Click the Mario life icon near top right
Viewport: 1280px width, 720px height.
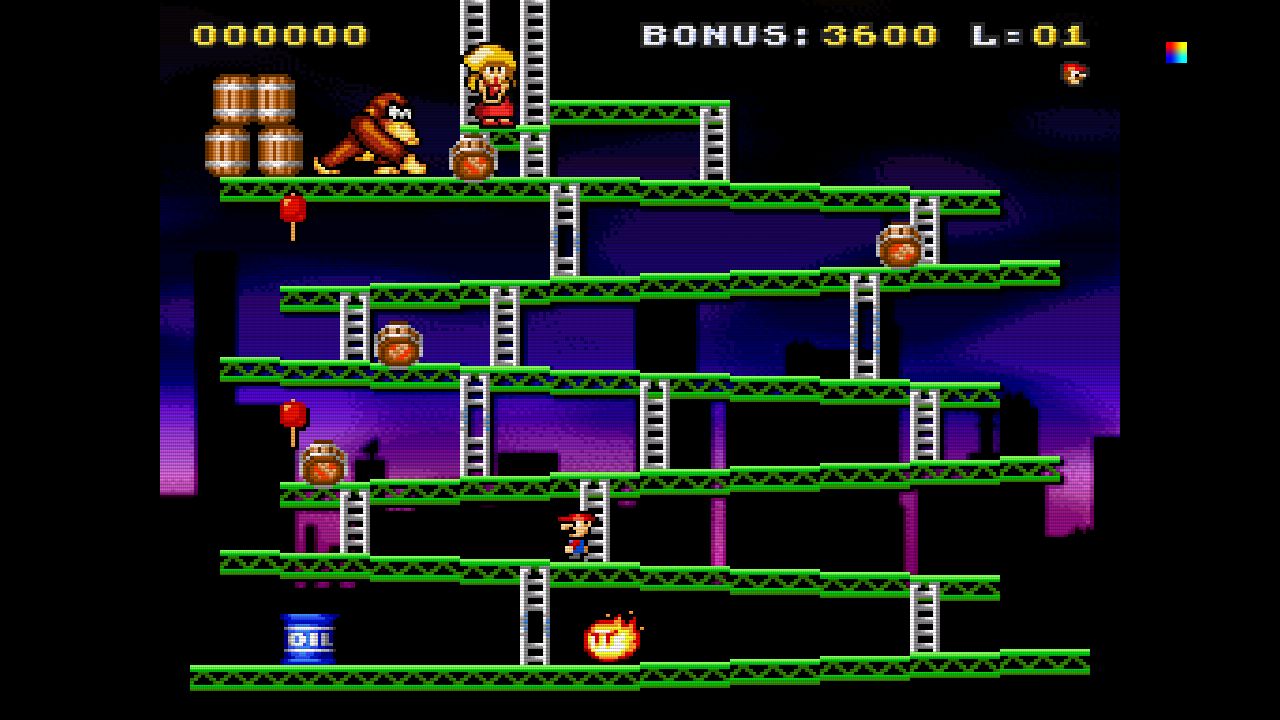(x=1073, y=73)
